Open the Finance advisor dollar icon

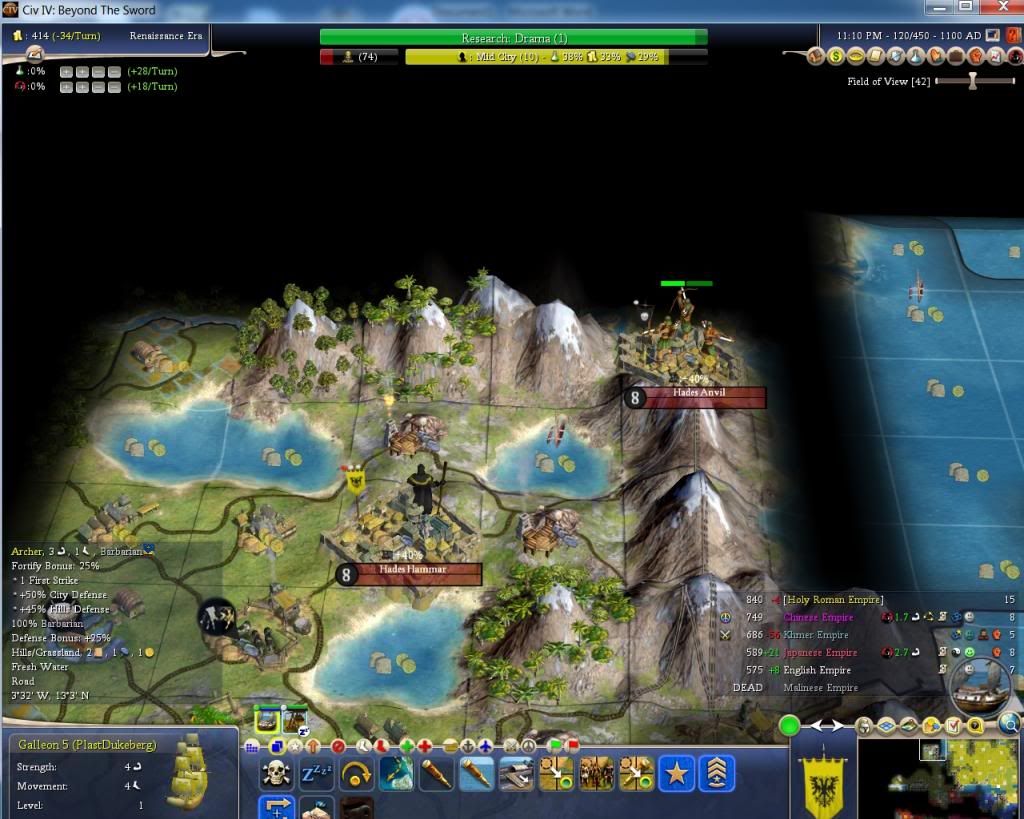834,56
